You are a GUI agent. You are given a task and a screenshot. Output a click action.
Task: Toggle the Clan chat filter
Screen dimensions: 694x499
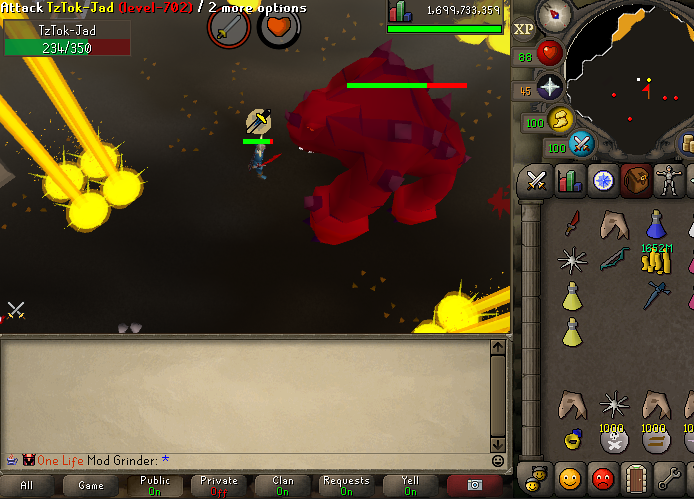(283, 485)
